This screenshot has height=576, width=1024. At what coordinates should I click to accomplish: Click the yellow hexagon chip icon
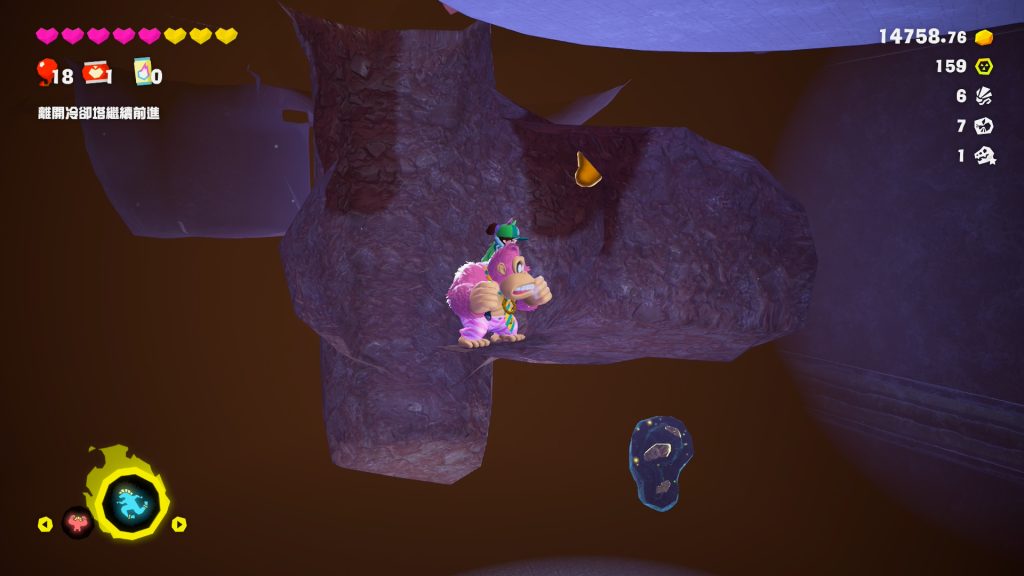[984, 66]
